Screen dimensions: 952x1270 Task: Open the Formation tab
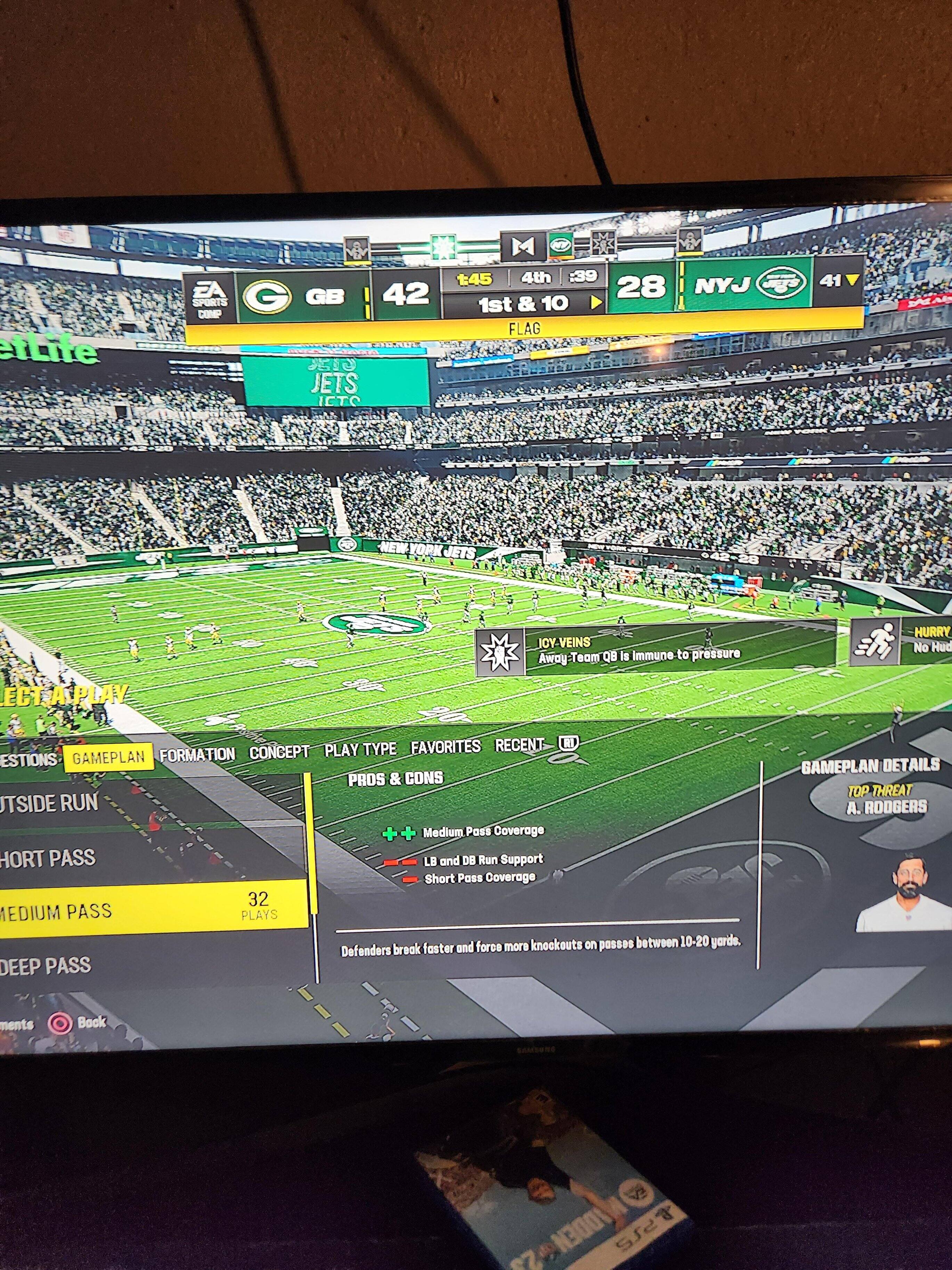197,754
